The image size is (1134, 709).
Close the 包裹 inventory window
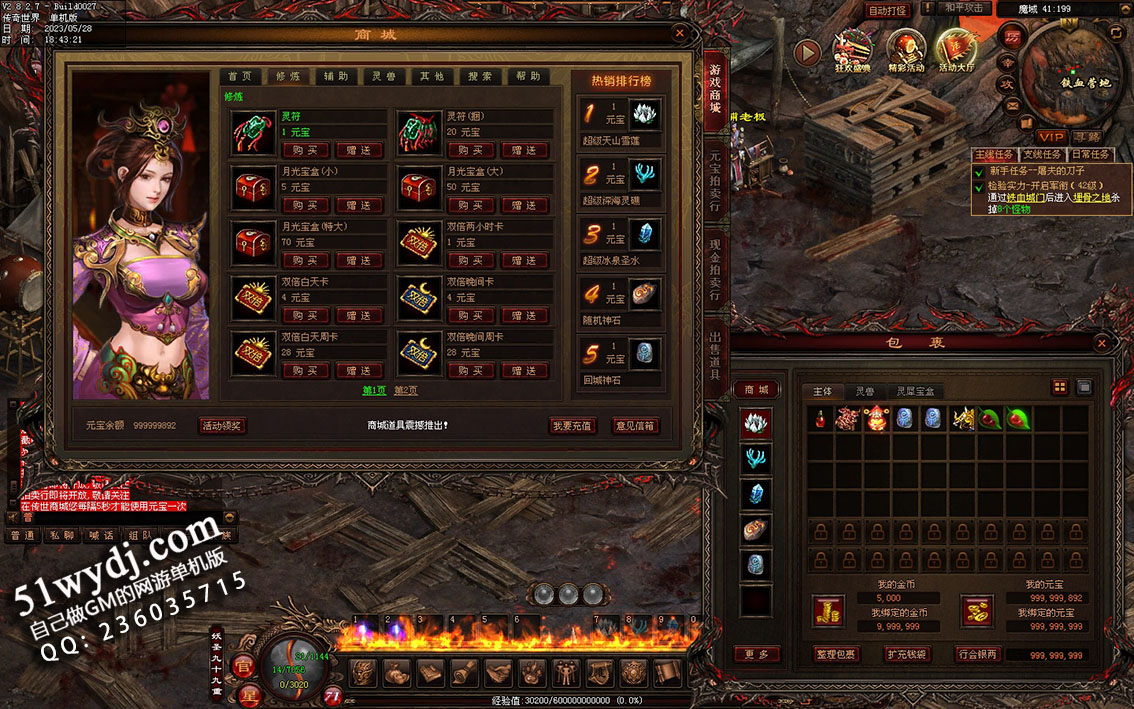[x=1102, y=343]
